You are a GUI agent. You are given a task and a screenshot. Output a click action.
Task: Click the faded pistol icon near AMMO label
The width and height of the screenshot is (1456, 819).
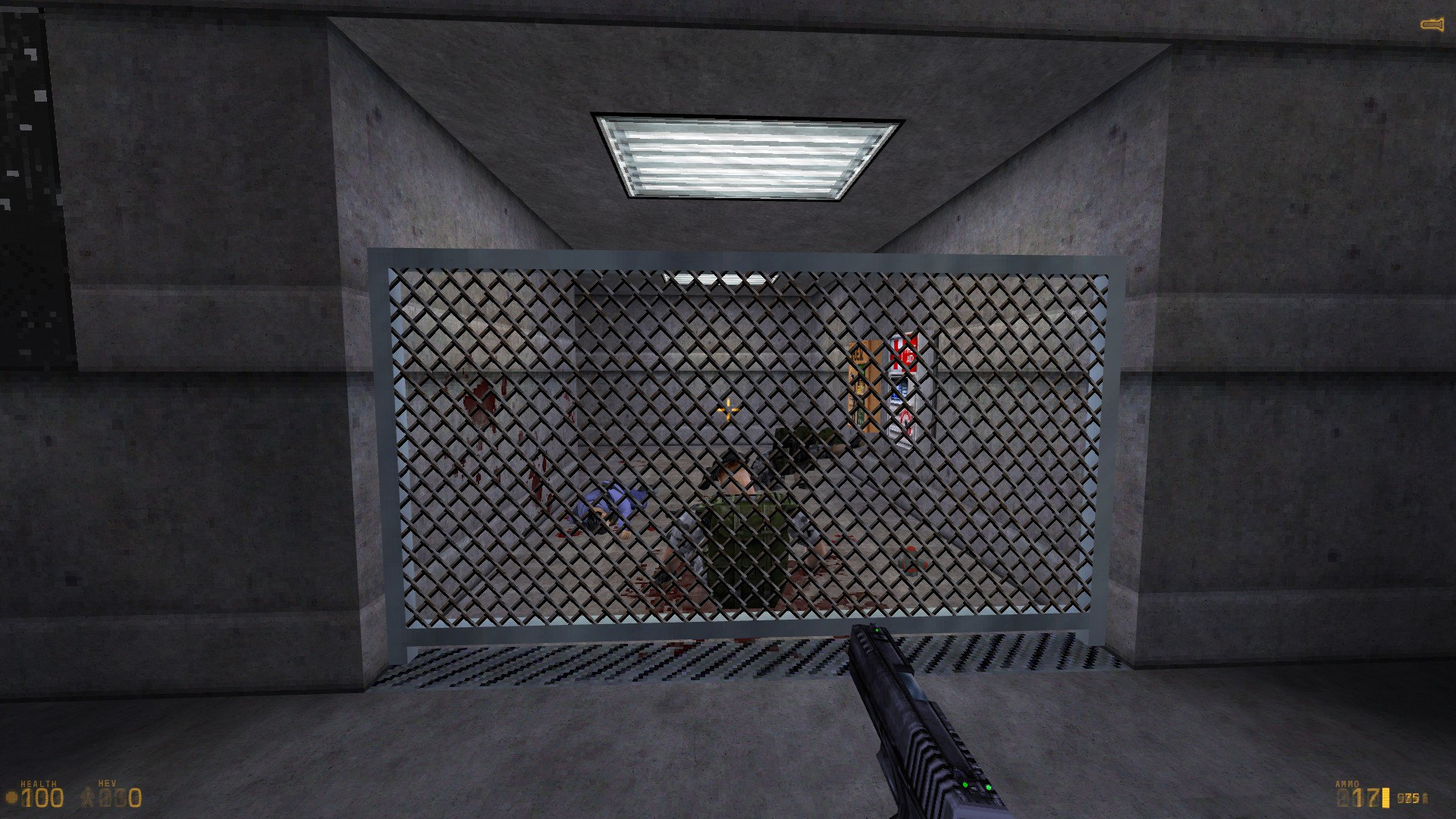pos(1342,799)
